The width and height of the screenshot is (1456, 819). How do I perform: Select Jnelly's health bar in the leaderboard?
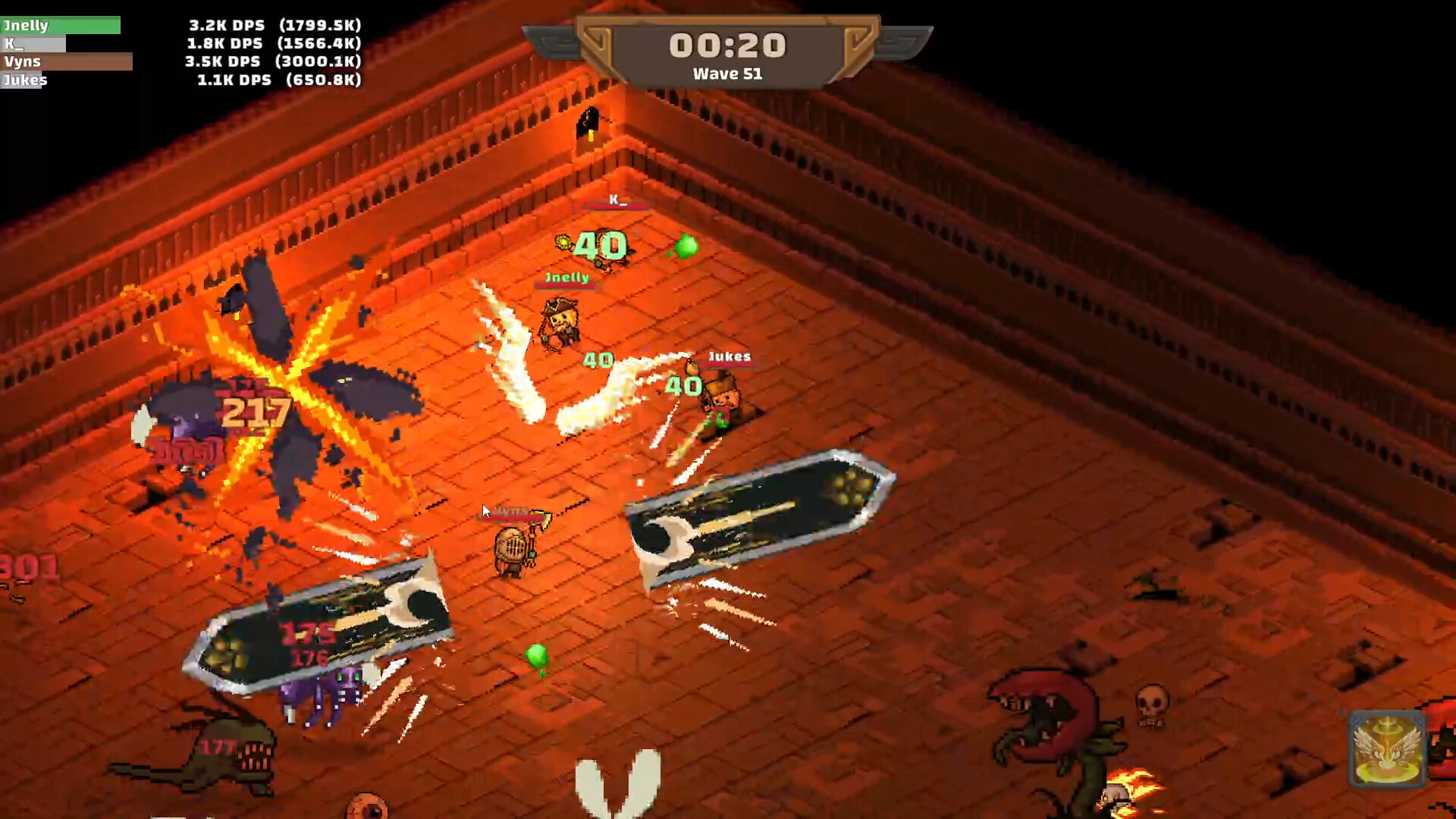(61, 25)
